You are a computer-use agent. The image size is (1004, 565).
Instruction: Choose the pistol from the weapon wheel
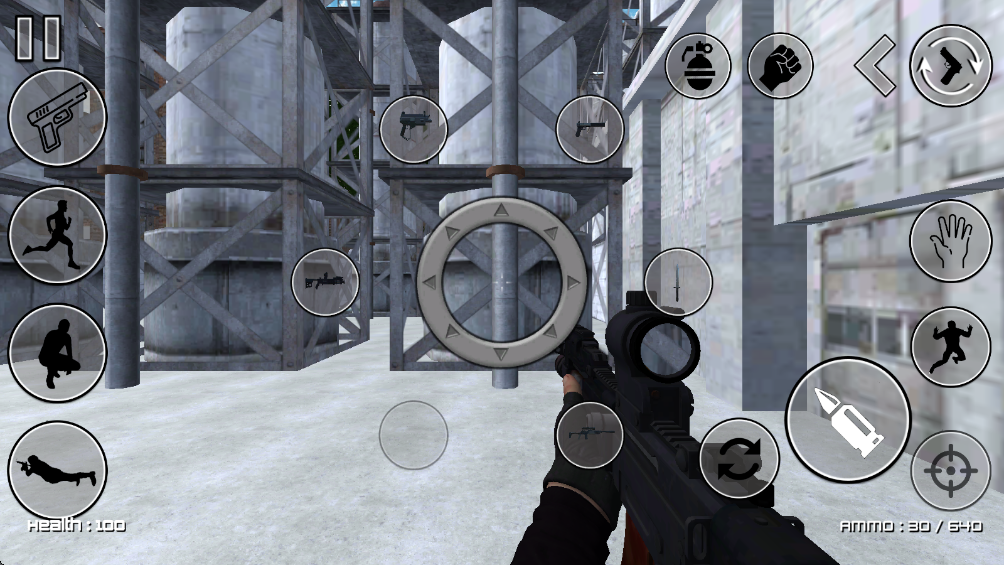[x=590, y=129]
